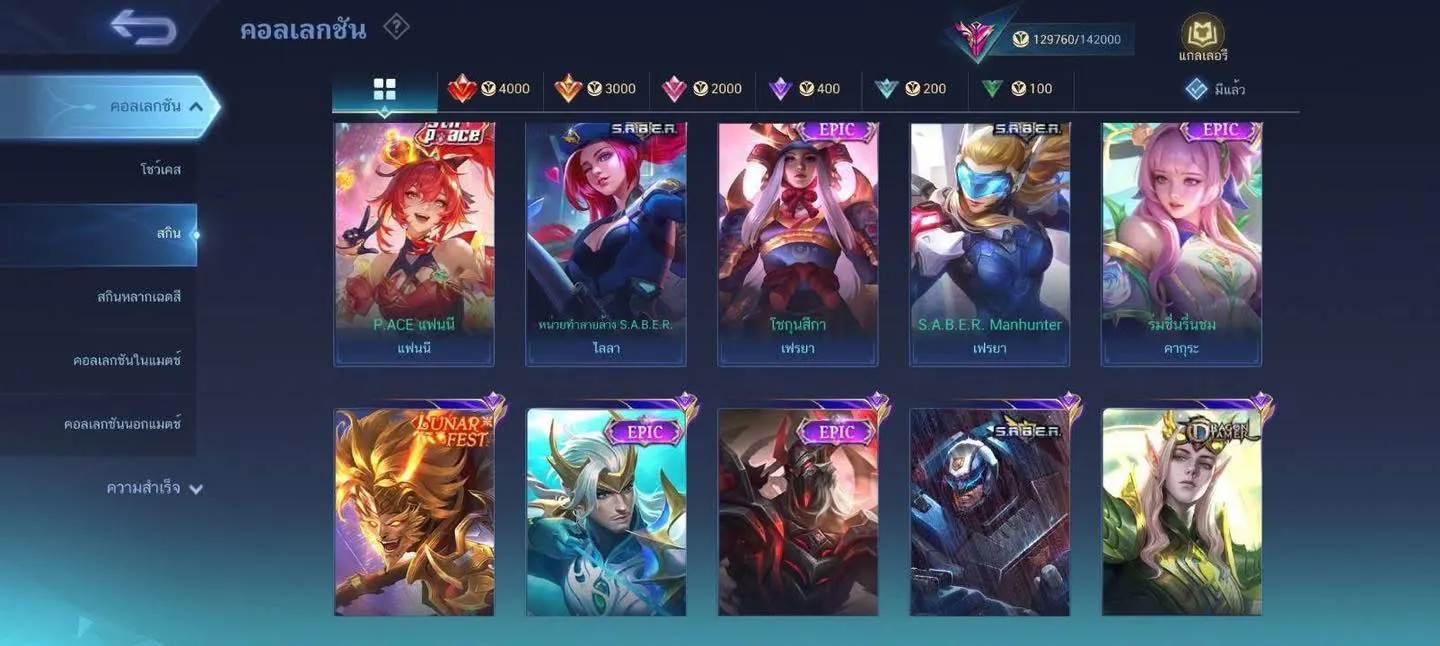
Task: Toggle the มีแล้ว owned filter
Action: click(1215, 89)
